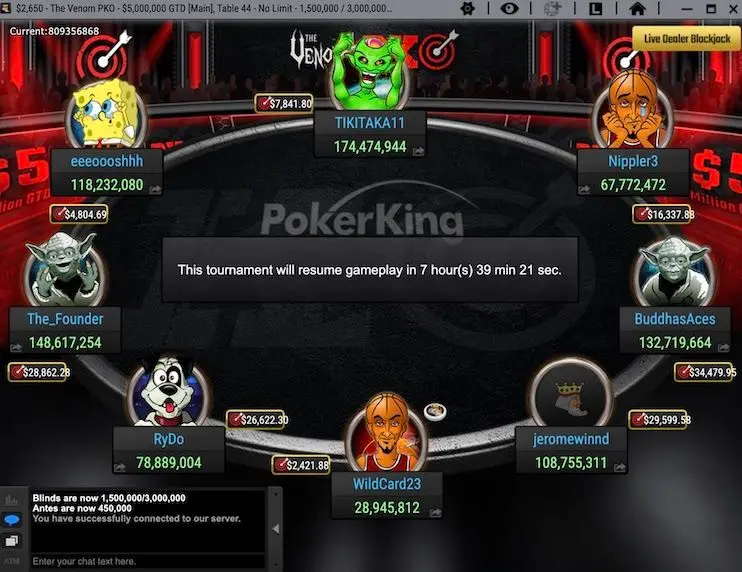
Task: Collapse the chat panel with the arrow
Action: 277,528
